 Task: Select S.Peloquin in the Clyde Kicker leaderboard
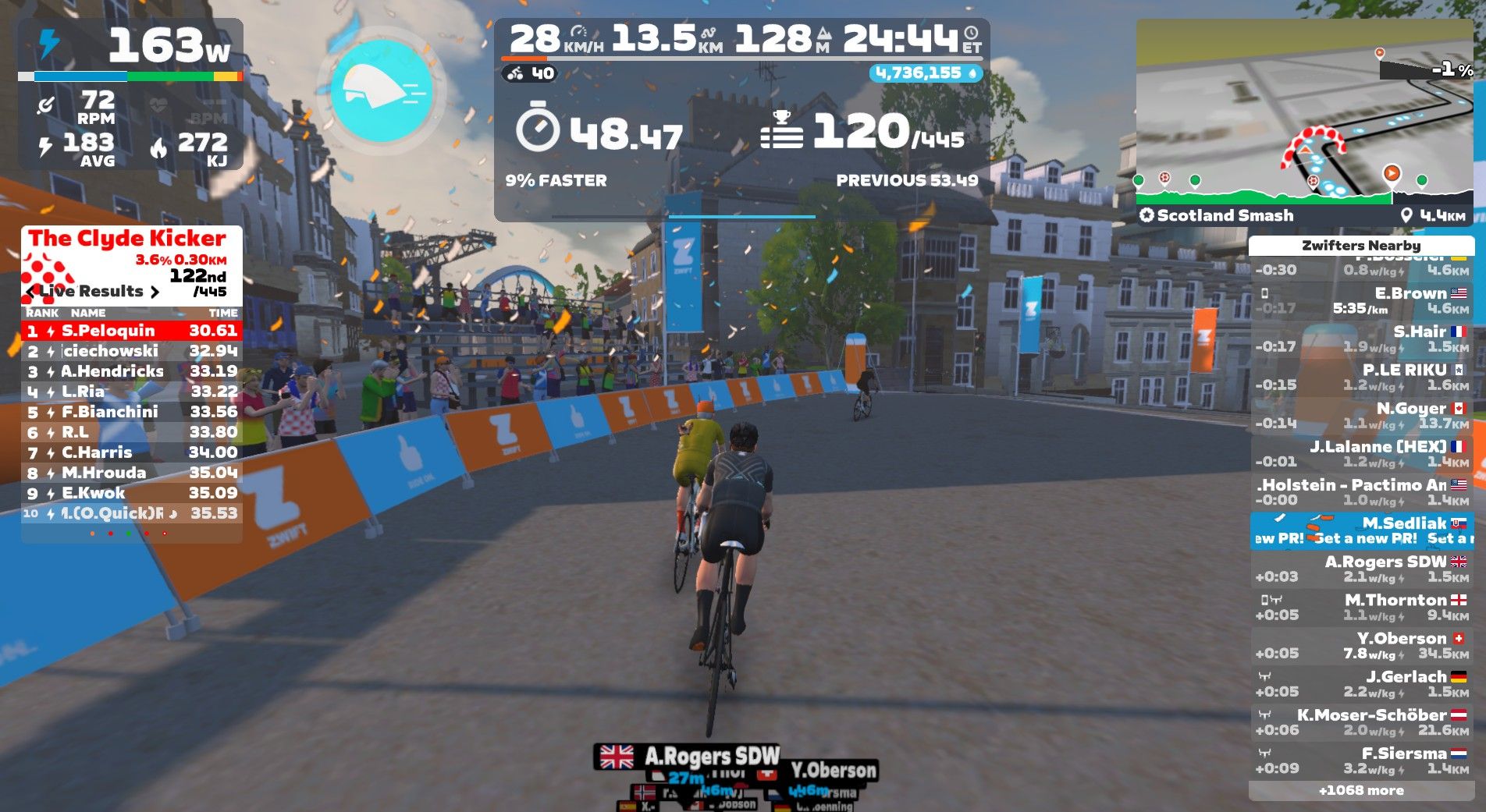coord(131,331)
